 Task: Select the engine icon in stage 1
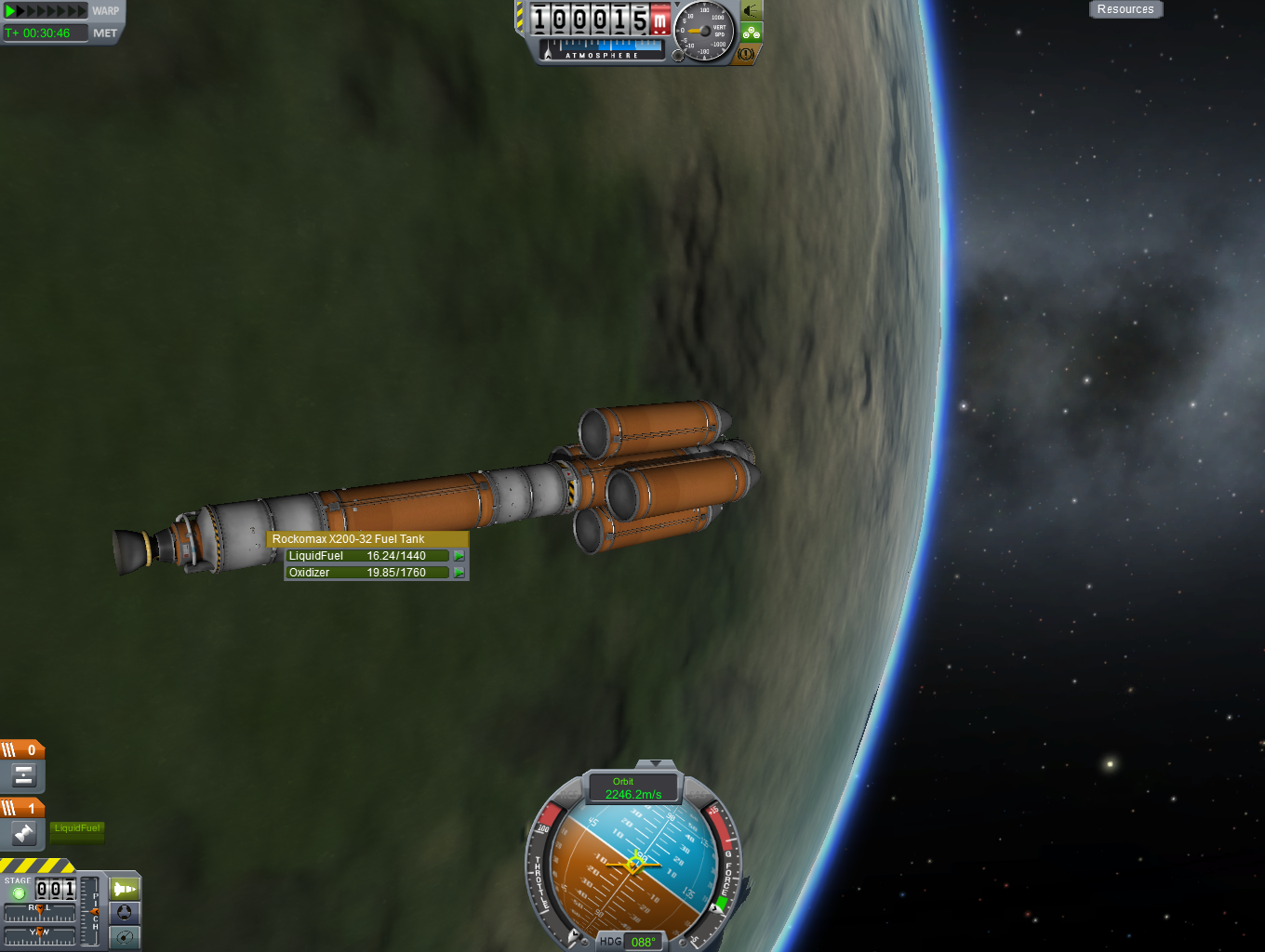coord(24,834)
